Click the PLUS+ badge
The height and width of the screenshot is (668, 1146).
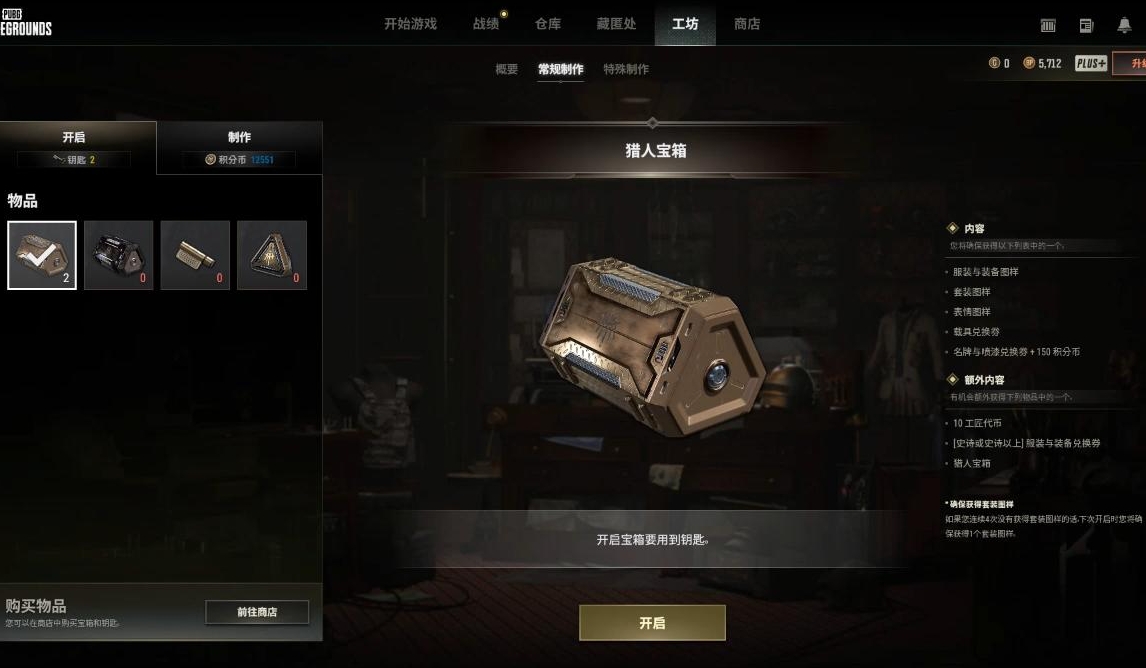[1091, 63]
